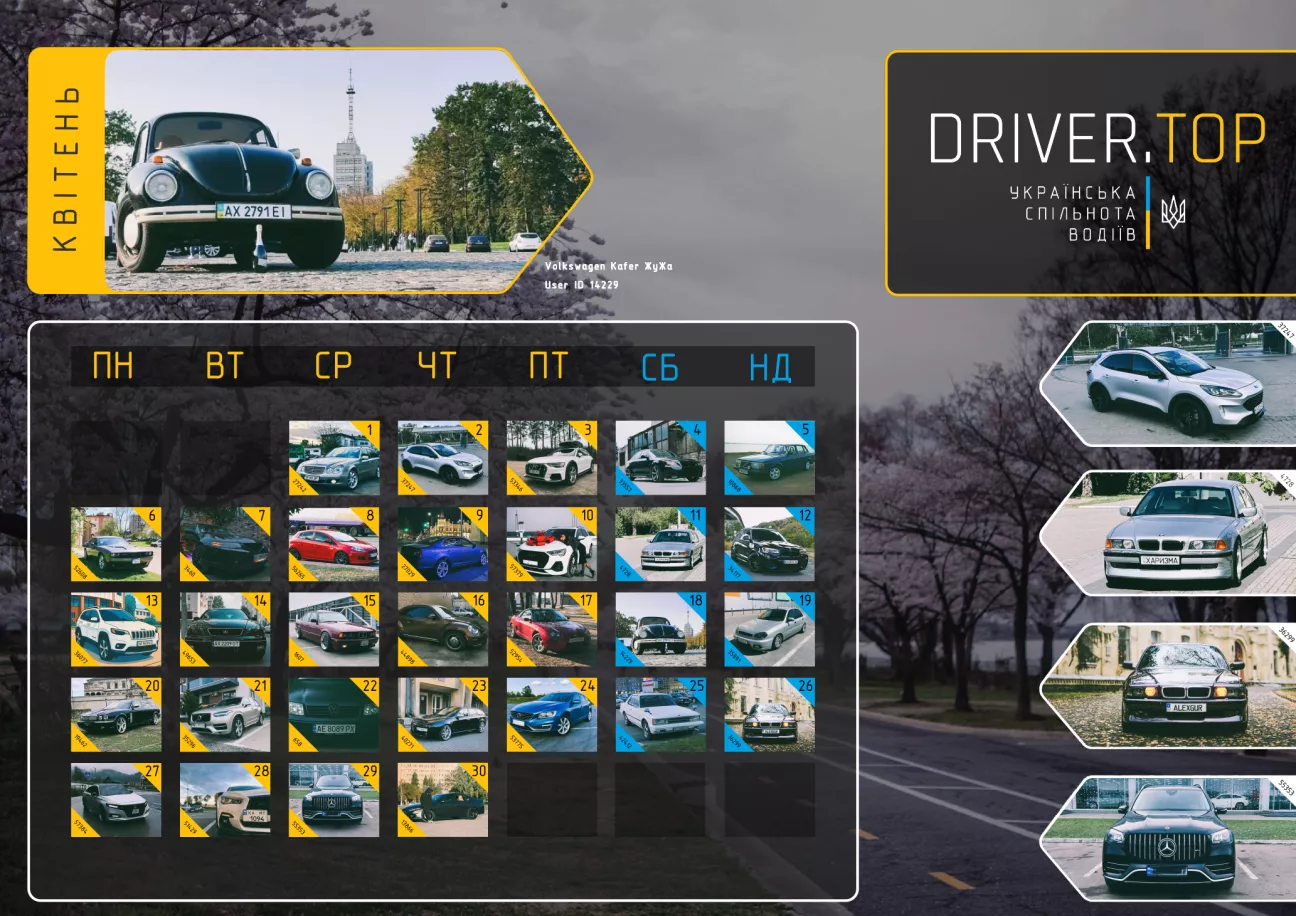Select the day 9 blue car thumbnail
Screen dimensions: 1296x916
pos(442,544)
